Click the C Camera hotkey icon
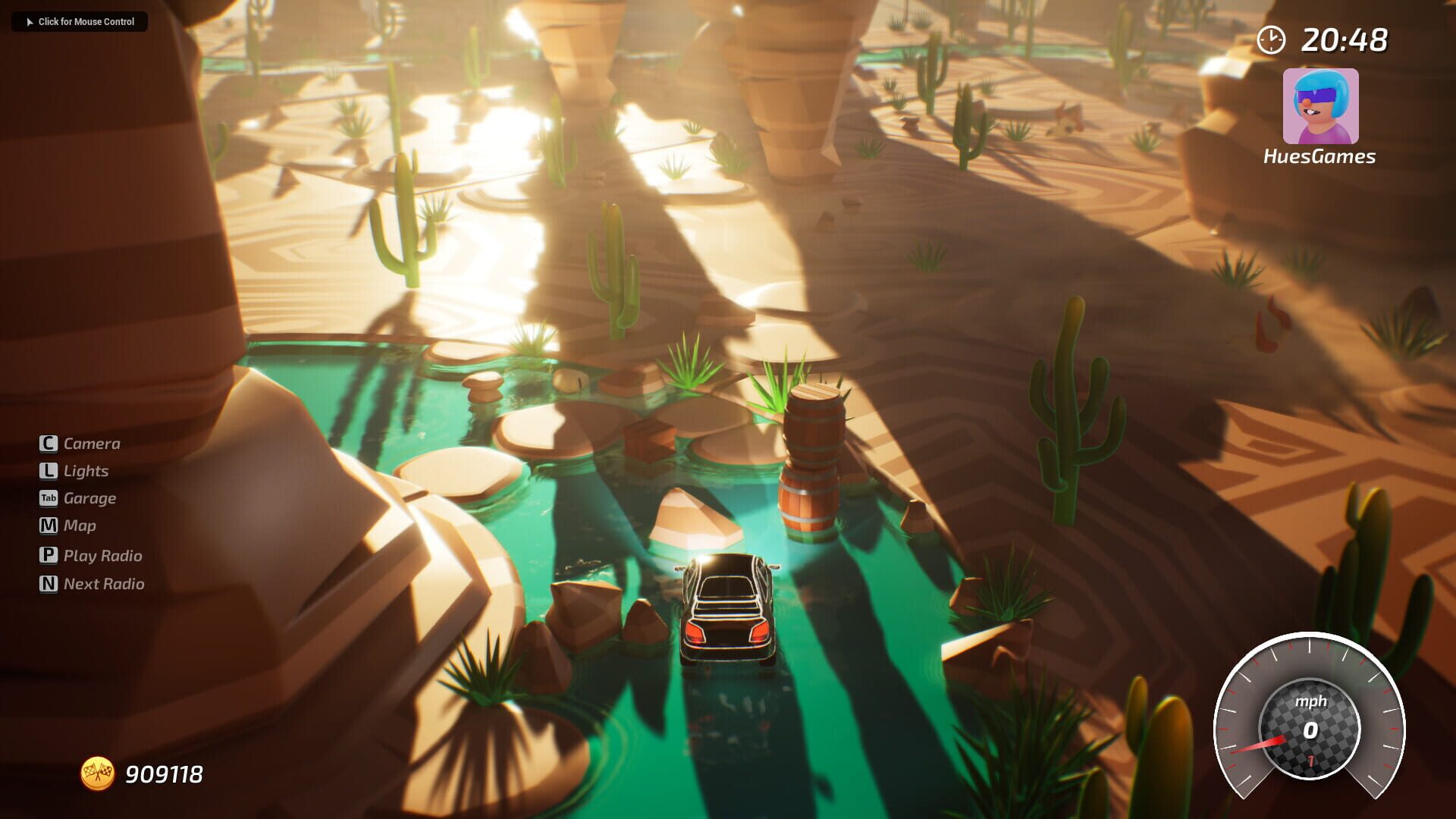This screenshot has height=819, width=1456. pos(47,443)
